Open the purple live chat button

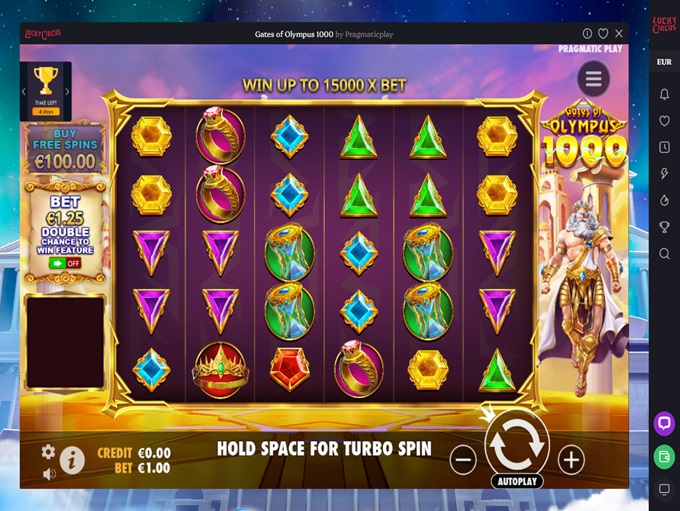[x=664, y=423]
